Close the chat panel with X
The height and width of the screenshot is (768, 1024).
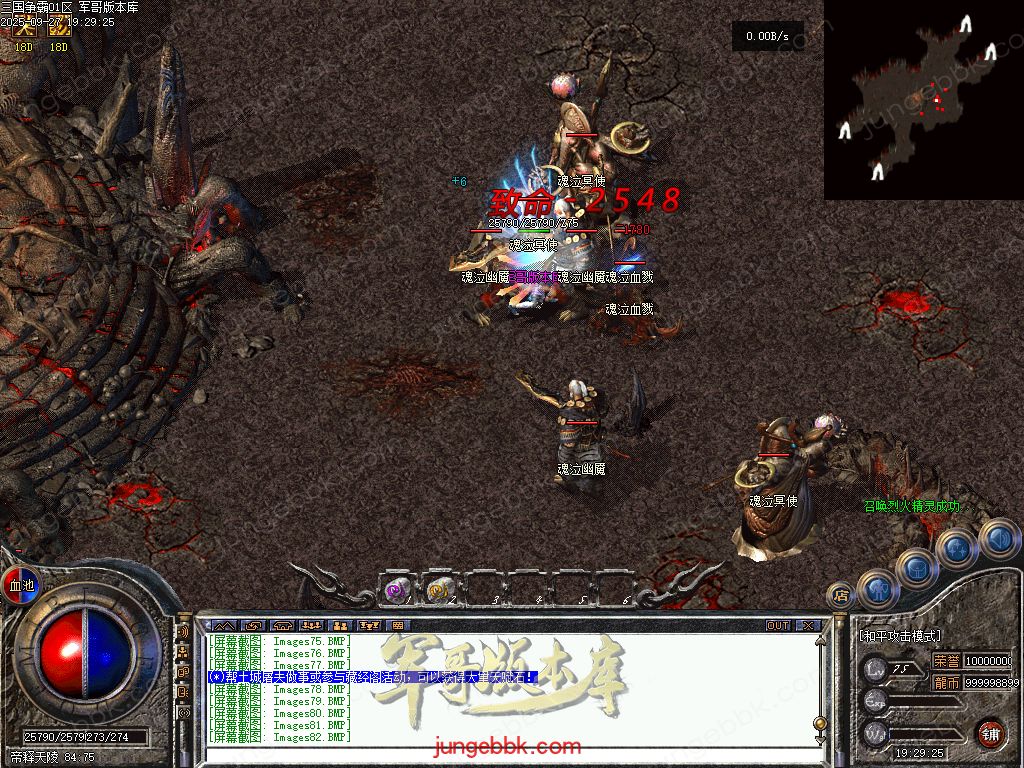point(808,626)
